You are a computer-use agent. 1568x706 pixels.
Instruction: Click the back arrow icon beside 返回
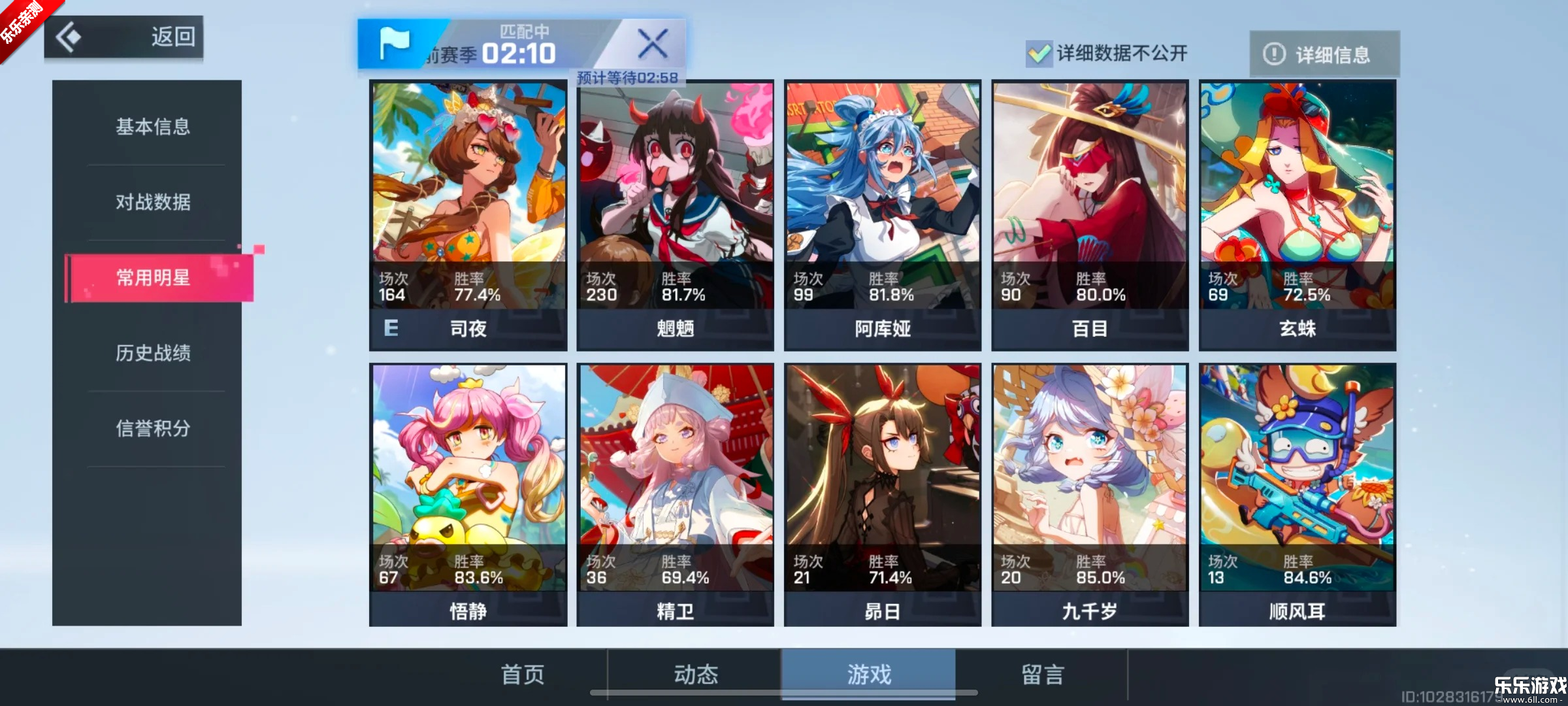pyautogui.click(x=69, y=37)
